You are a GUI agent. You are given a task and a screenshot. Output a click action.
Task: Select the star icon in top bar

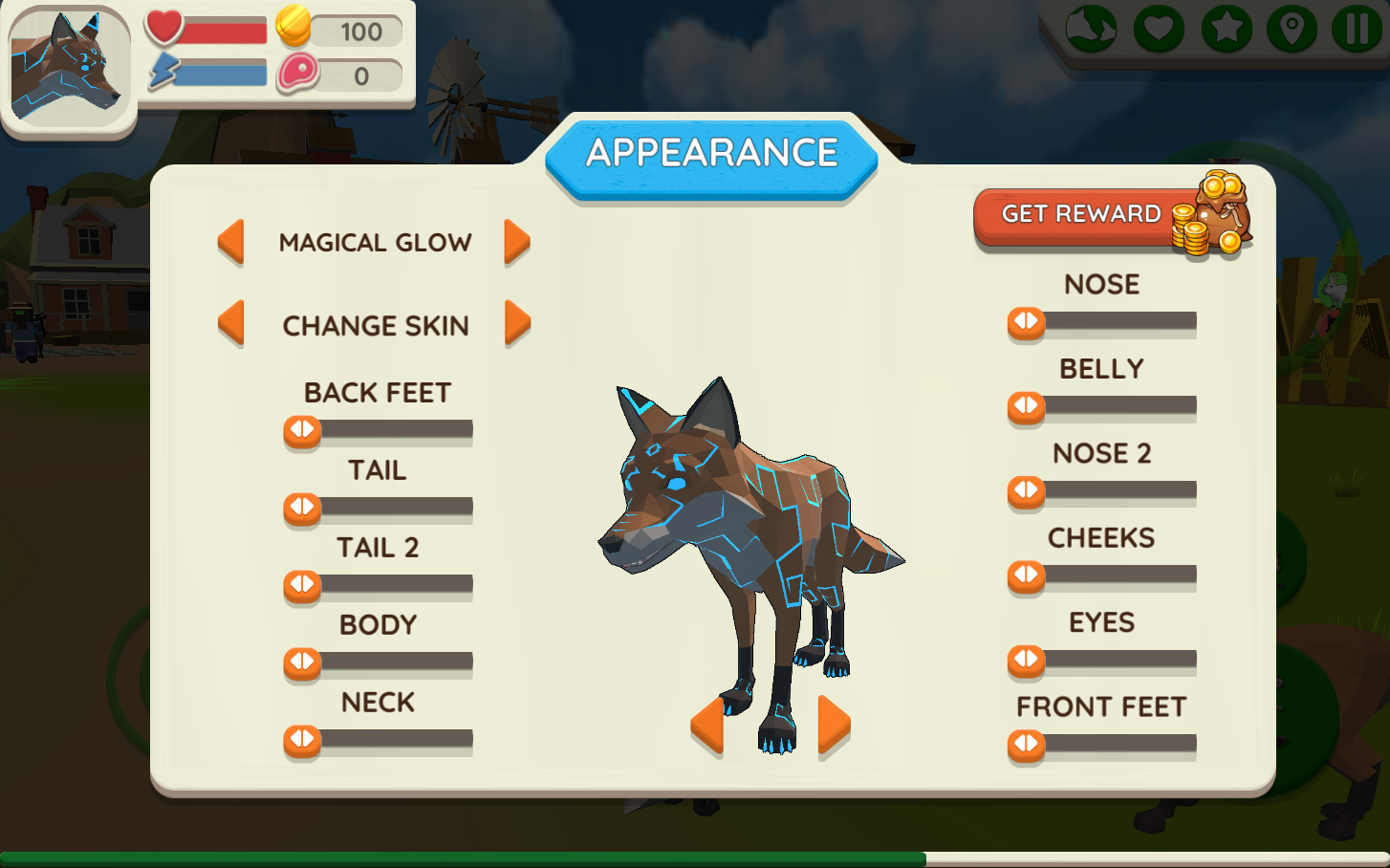pos(1227,29)
